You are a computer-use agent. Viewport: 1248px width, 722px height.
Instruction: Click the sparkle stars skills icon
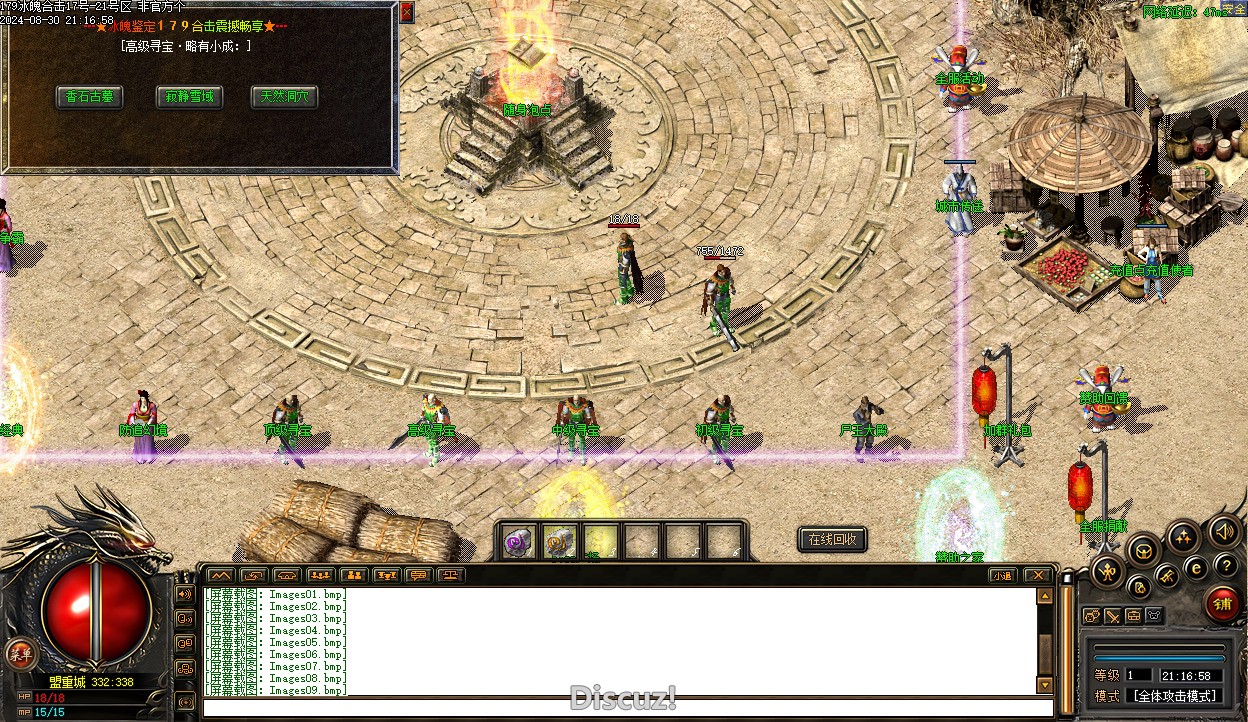pos(1183,537)
